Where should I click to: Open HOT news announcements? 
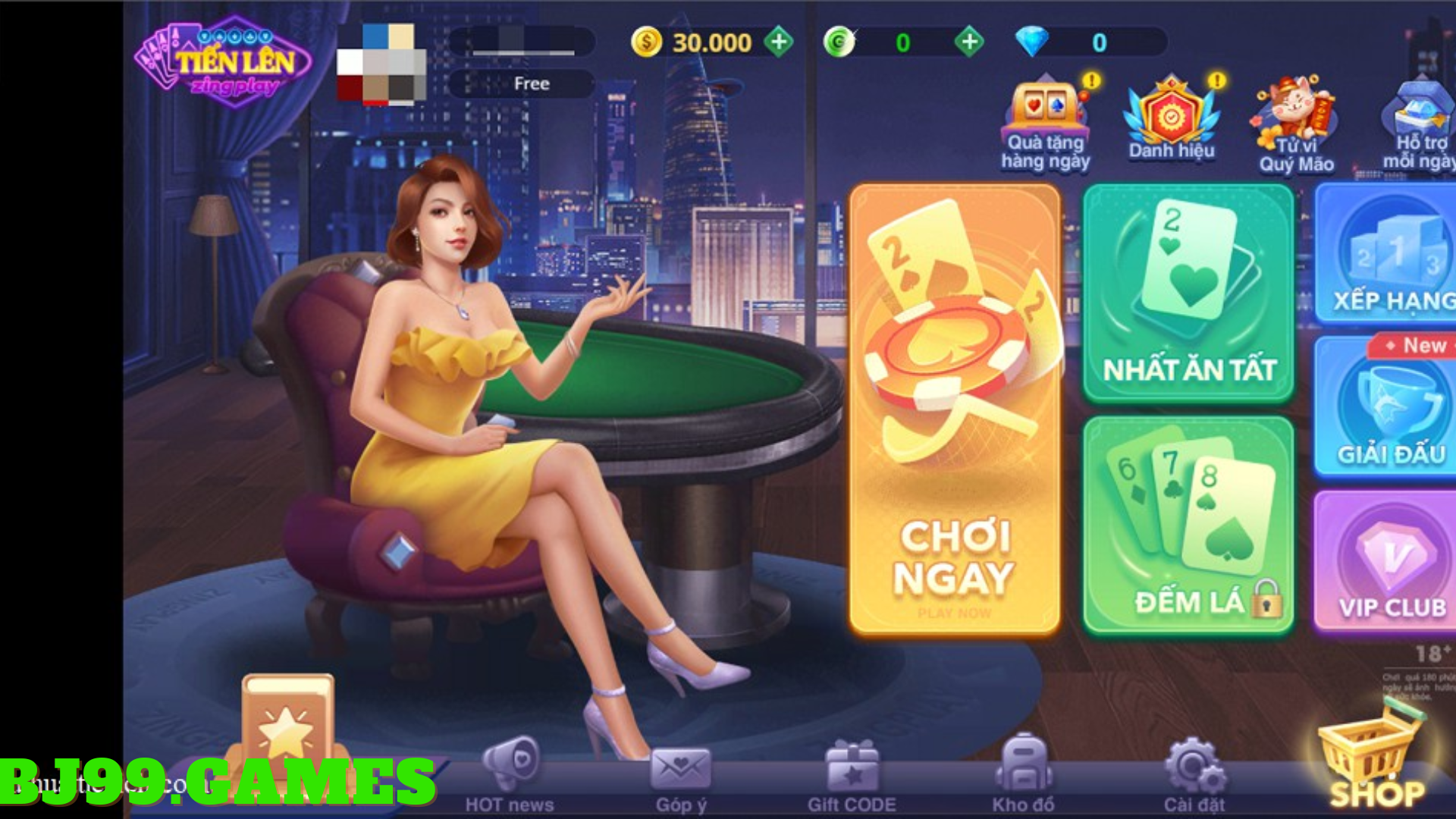(510, 766)
